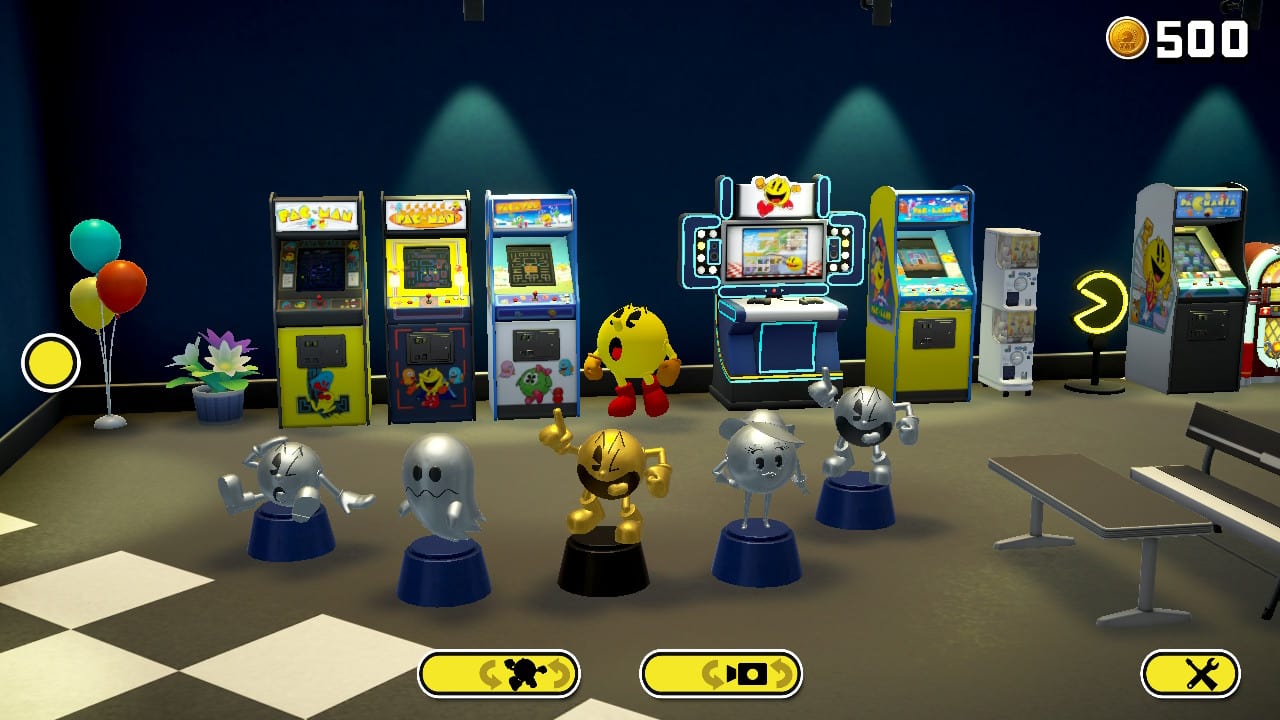Click the dancing yellow Pac-Man character

(x=632, y=340)
